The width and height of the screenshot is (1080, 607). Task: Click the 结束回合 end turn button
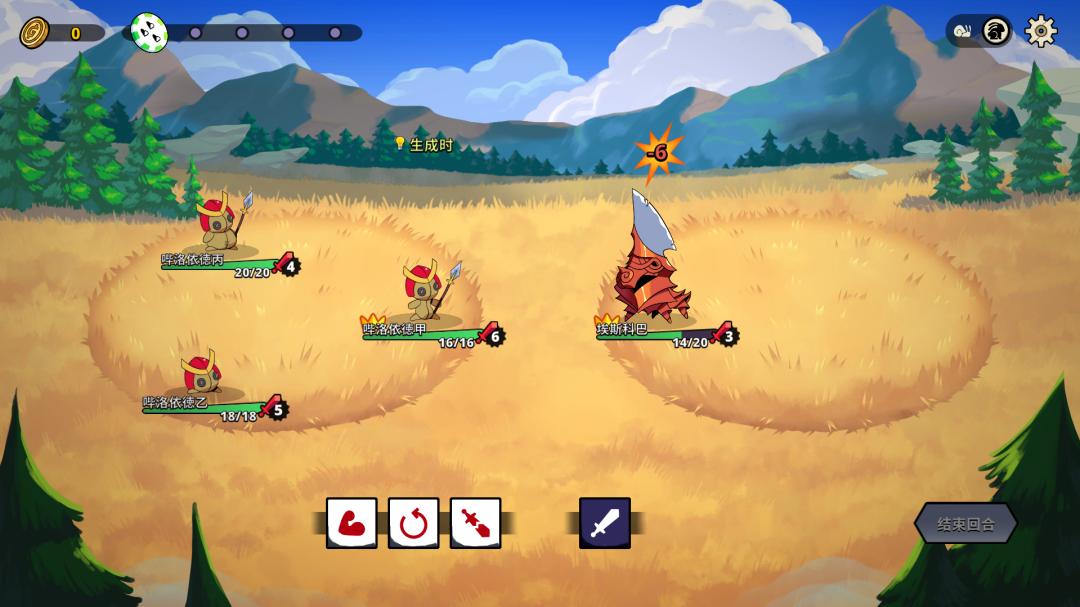point(965,523)
